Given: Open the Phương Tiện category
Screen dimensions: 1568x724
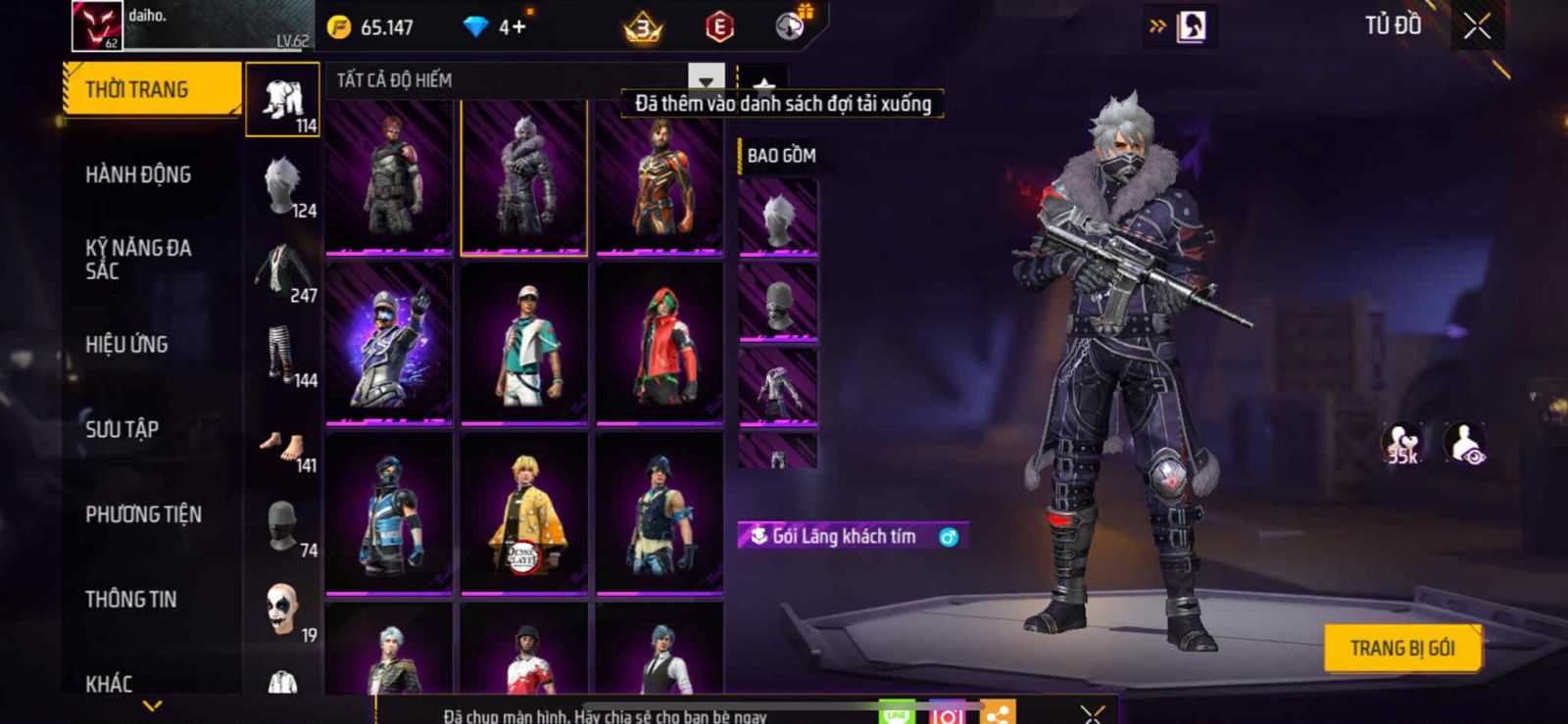Looking at the screenshot, I should tap(143, 514).
